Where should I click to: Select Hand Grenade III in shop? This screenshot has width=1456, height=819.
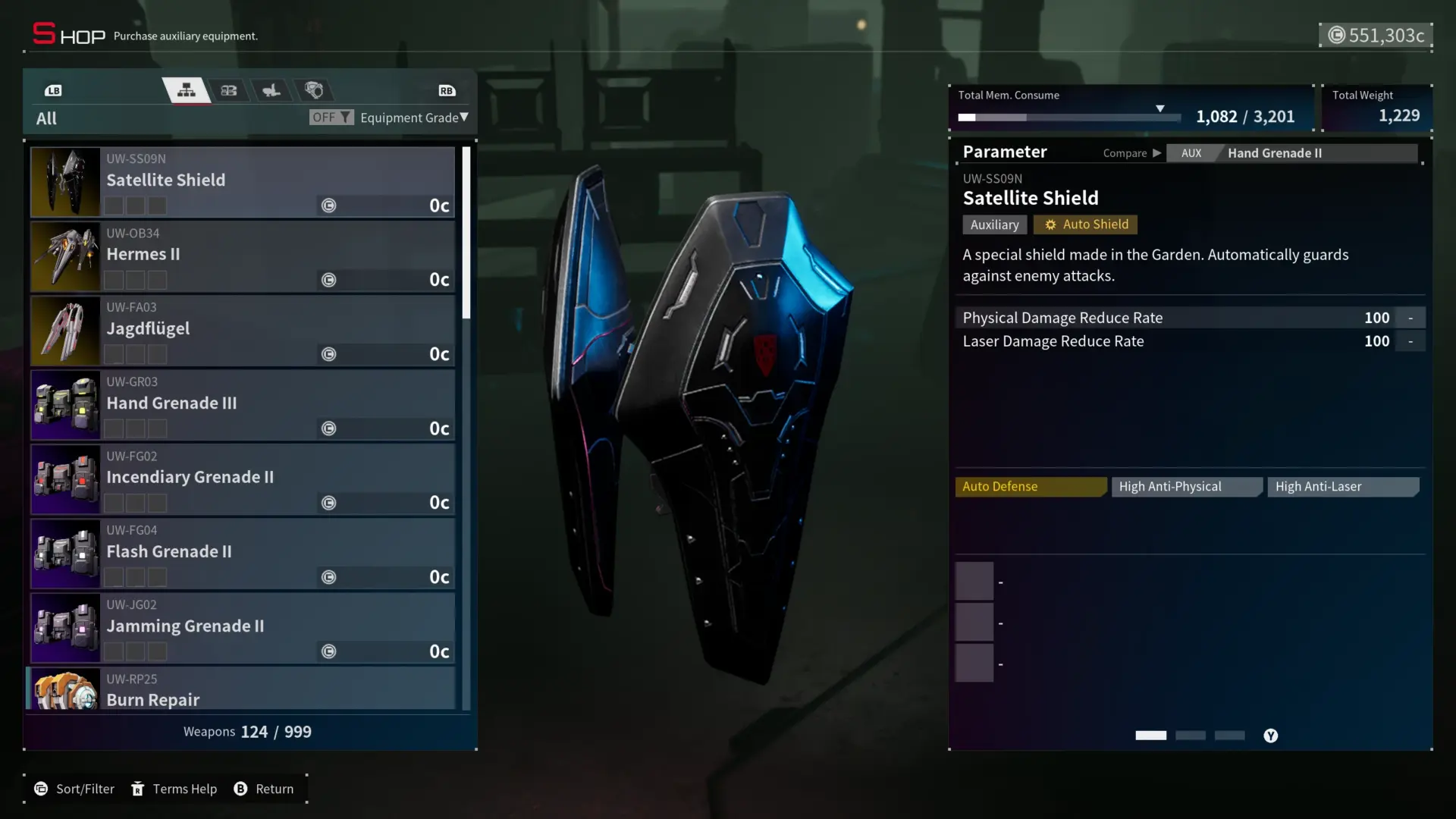243,405
